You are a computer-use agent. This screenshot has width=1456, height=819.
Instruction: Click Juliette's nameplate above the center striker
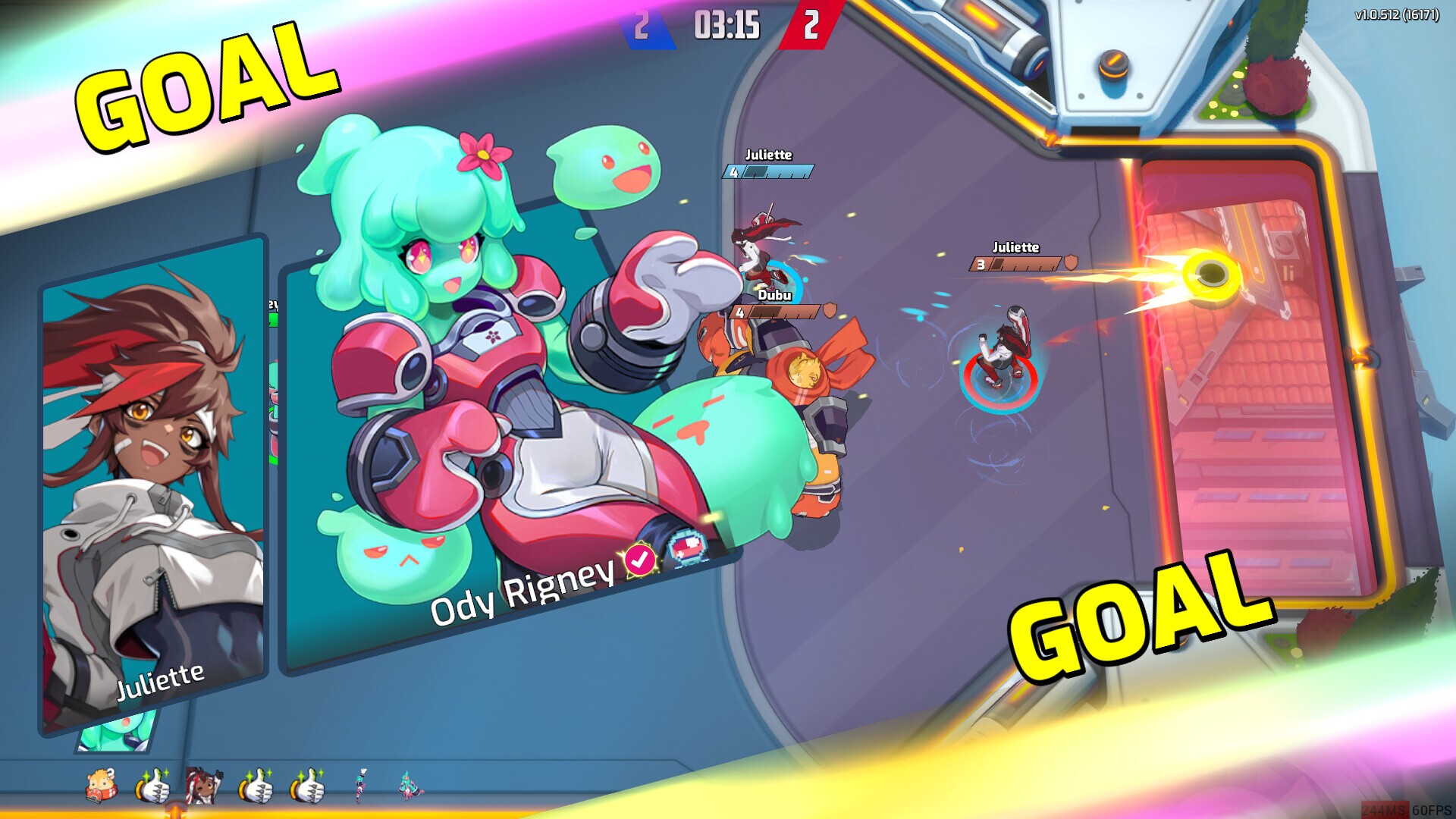click(x=1018, y=247)
